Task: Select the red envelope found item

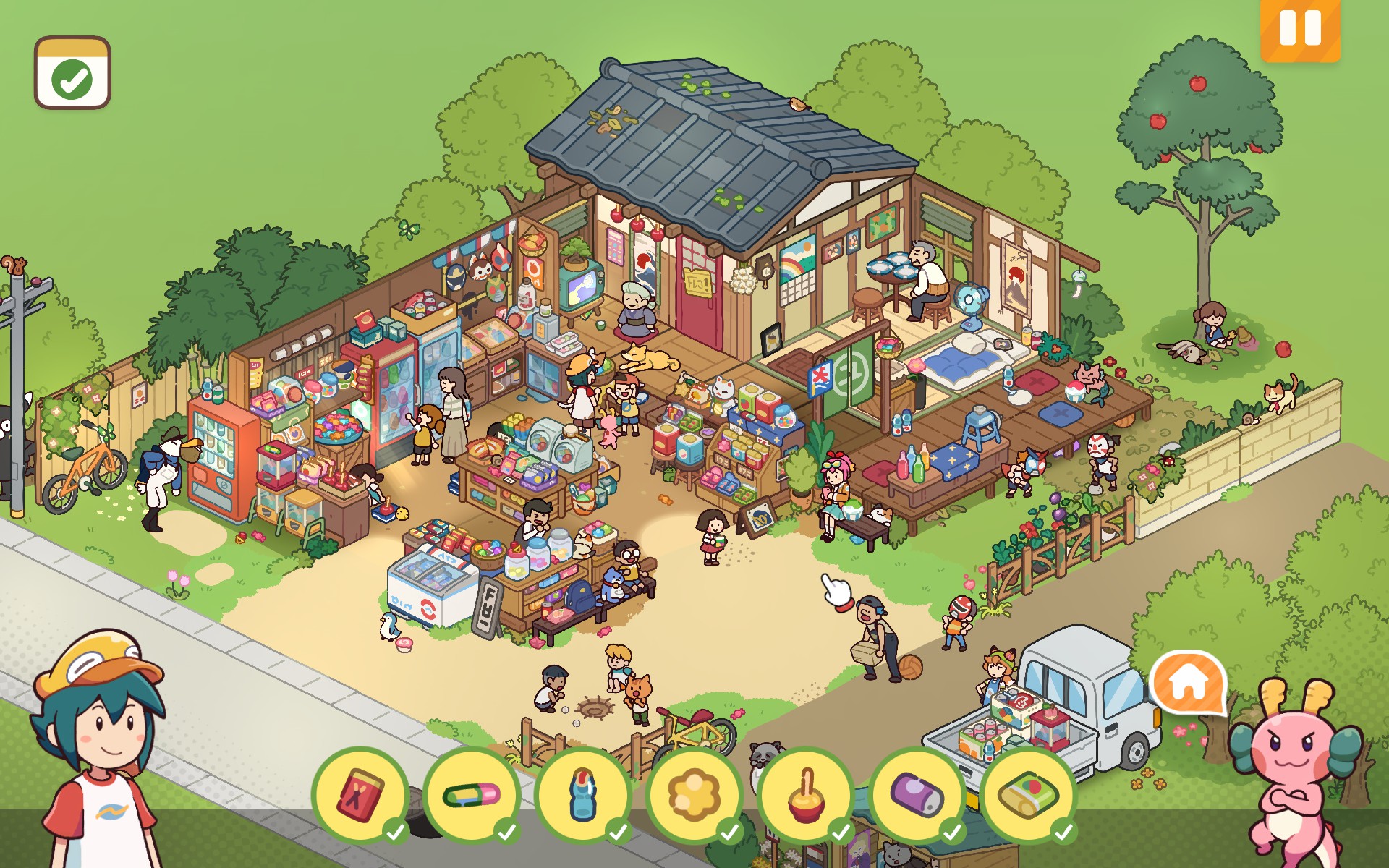Action: click(360, 795)
